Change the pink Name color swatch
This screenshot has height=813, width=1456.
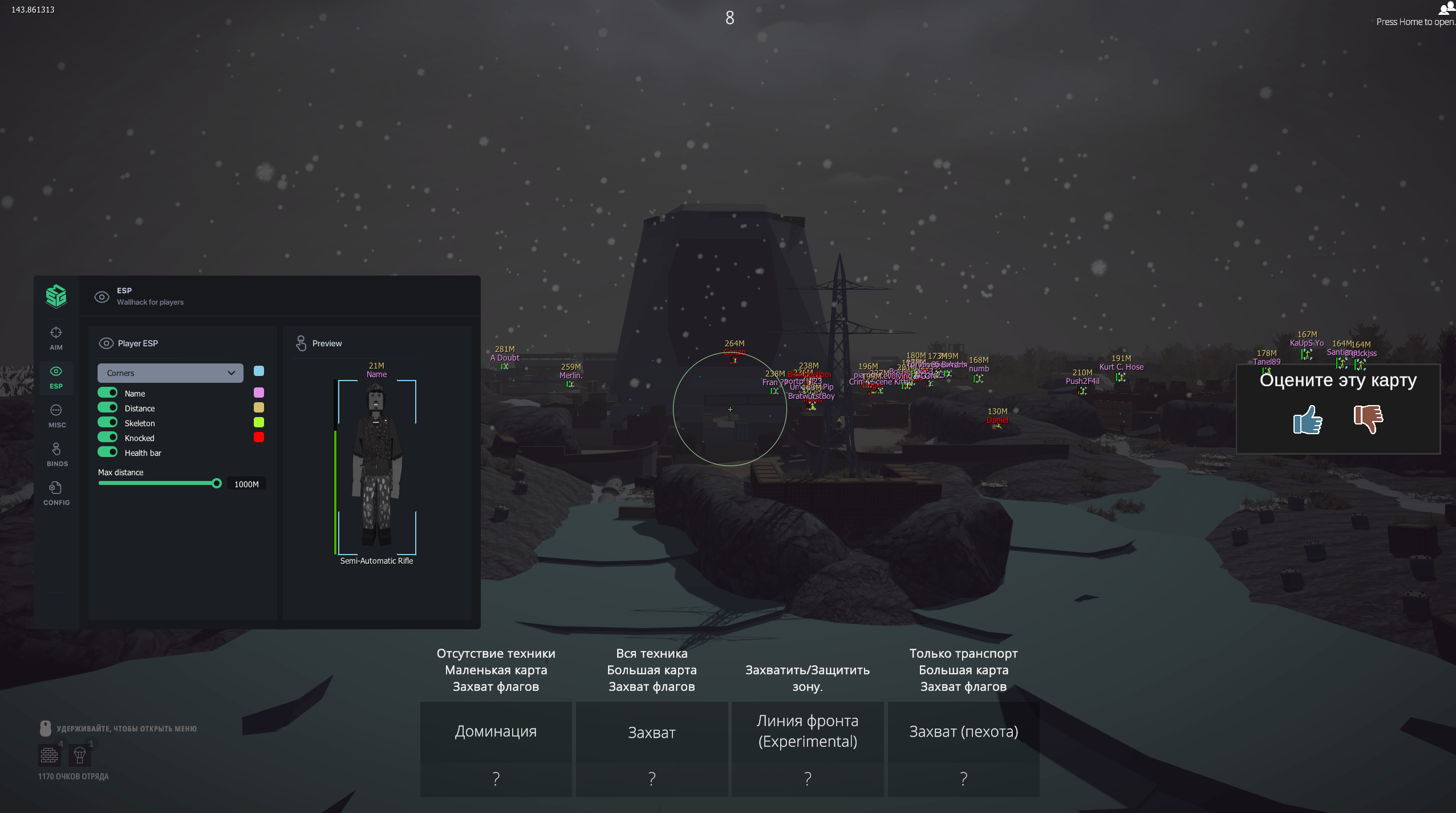pos(259,393)
